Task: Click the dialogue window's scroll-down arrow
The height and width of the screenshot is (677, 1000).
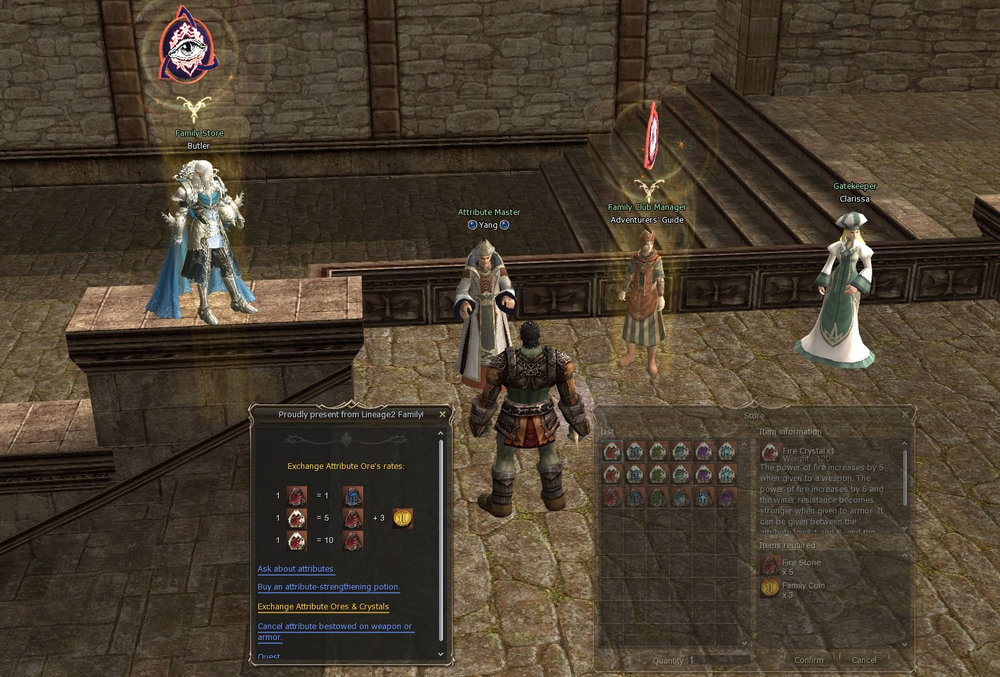Action: point(440,653)
